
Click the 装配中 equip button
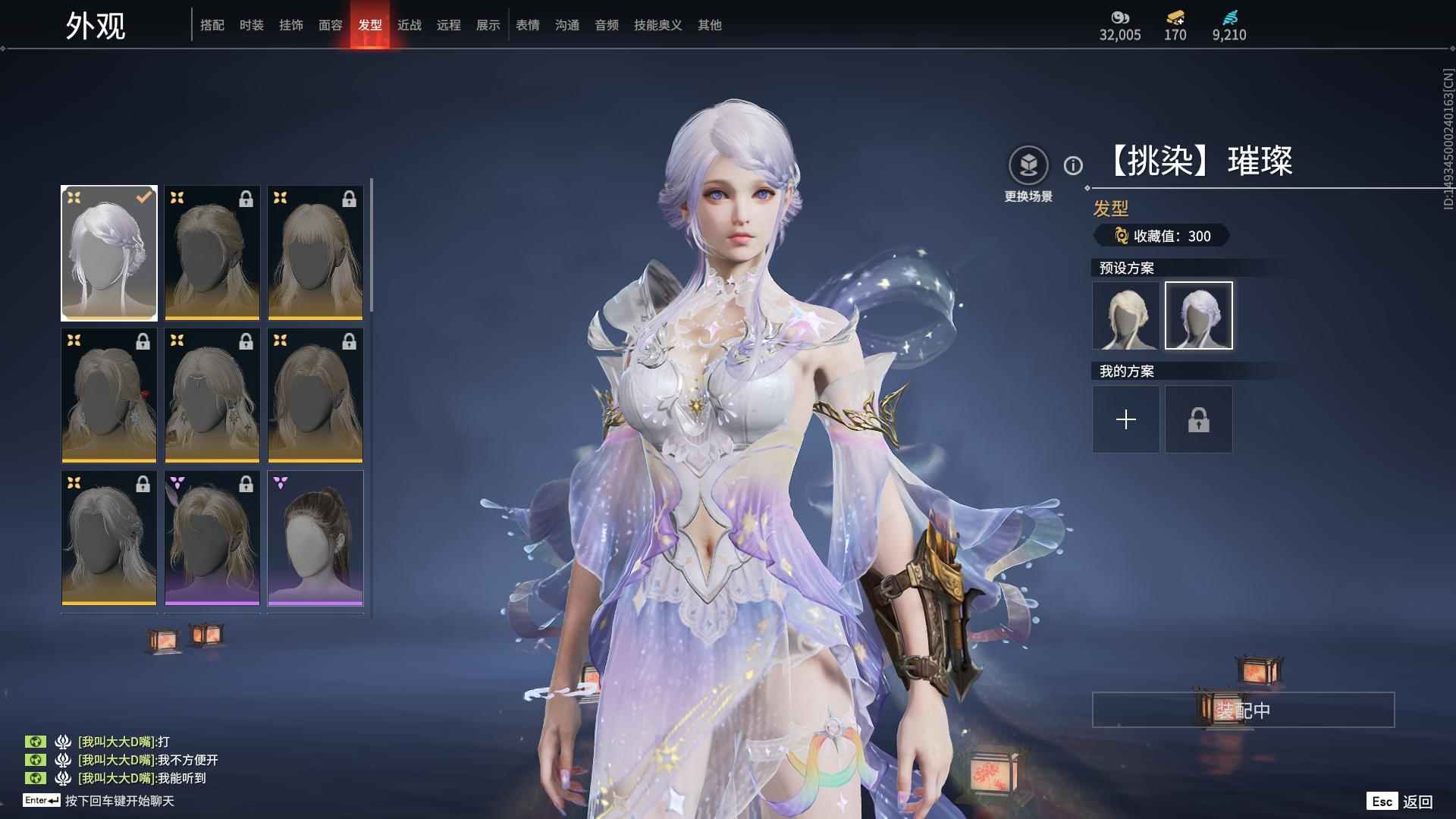pyautogui.click(x=1243, y=710)
